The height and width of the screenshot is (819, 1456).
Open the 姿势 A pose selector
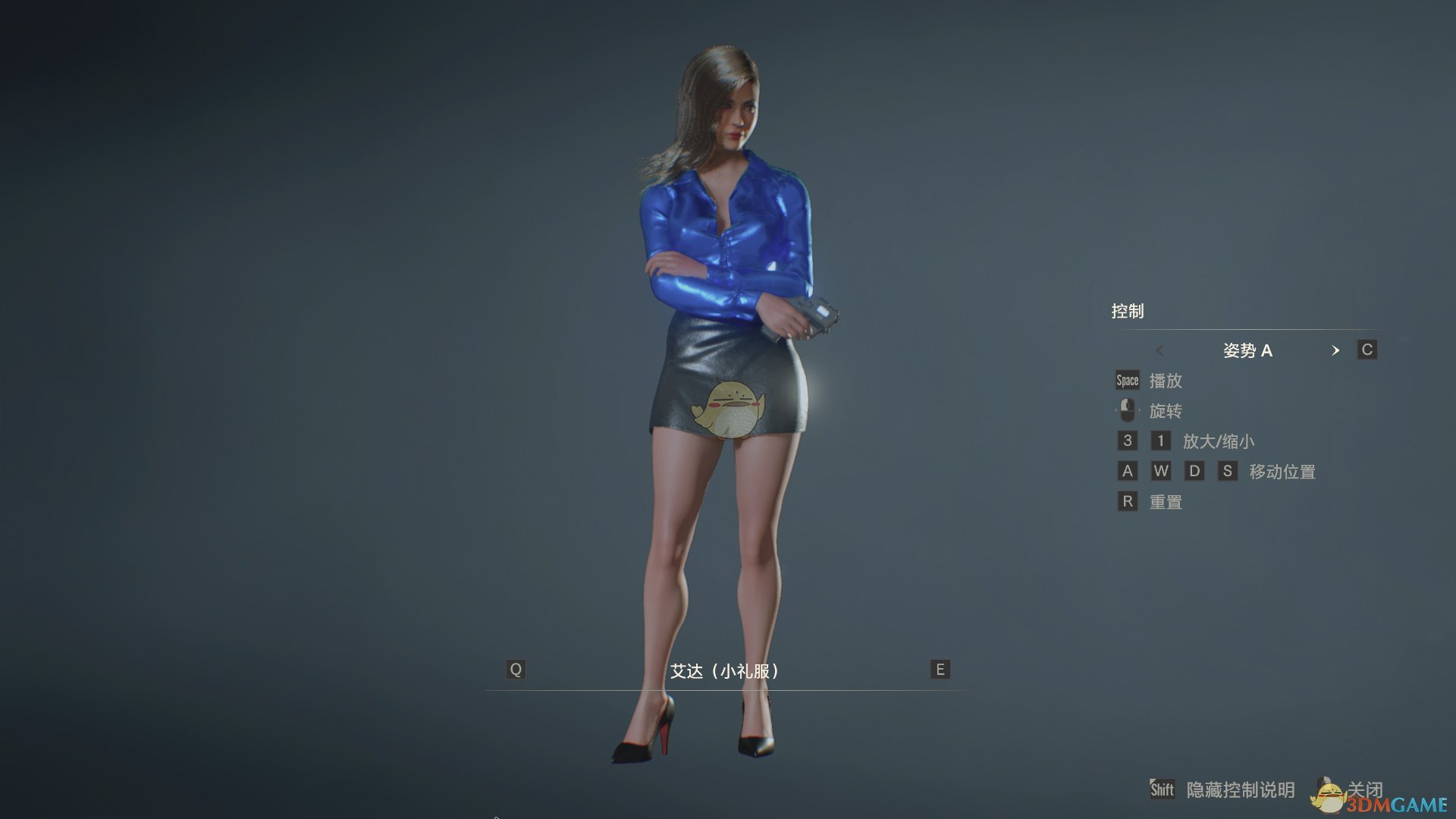[x=1247, y=350]
